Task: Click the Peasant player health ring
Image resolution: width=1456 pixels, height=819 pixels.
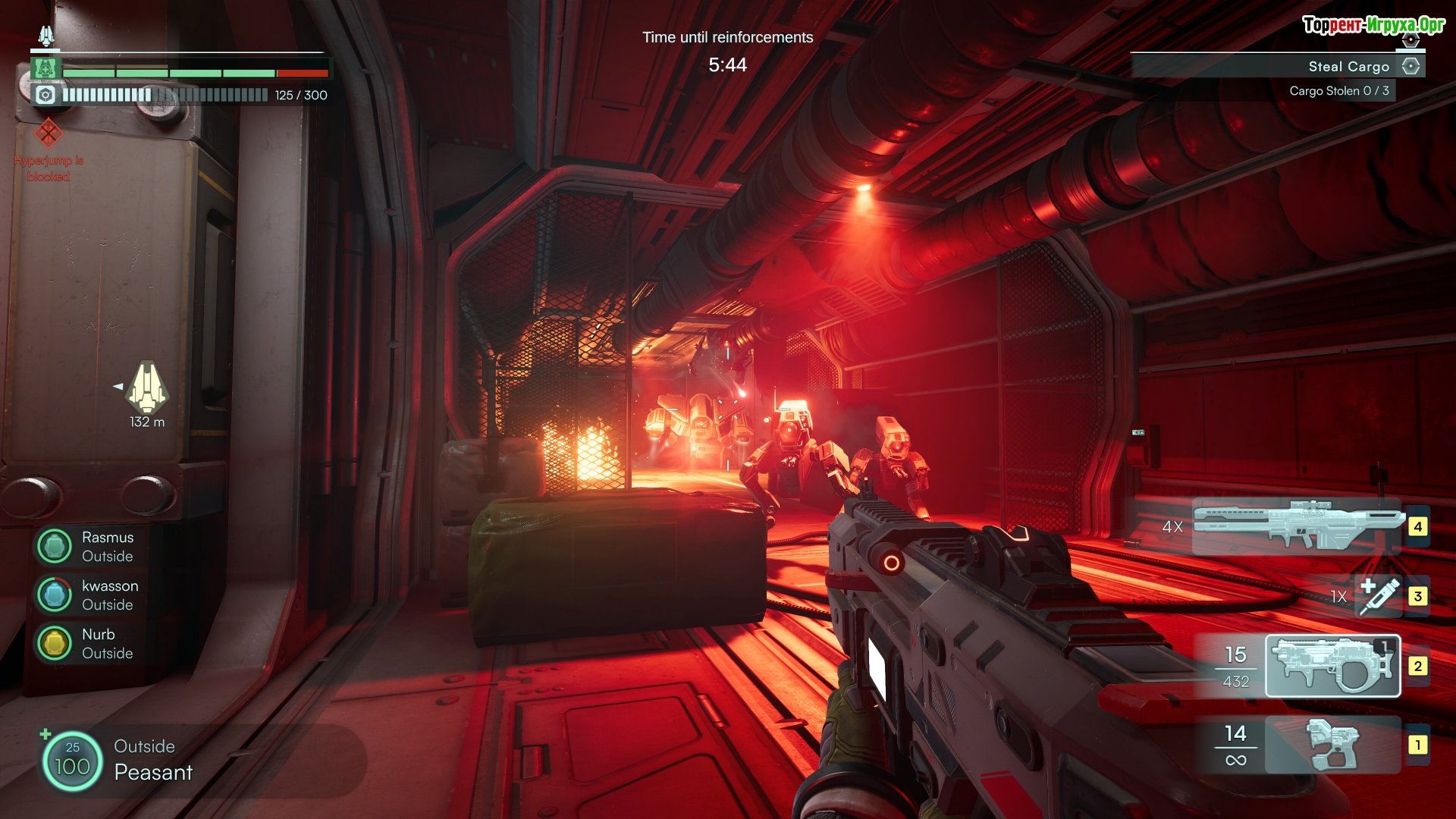Action: [x=72, y=761]
